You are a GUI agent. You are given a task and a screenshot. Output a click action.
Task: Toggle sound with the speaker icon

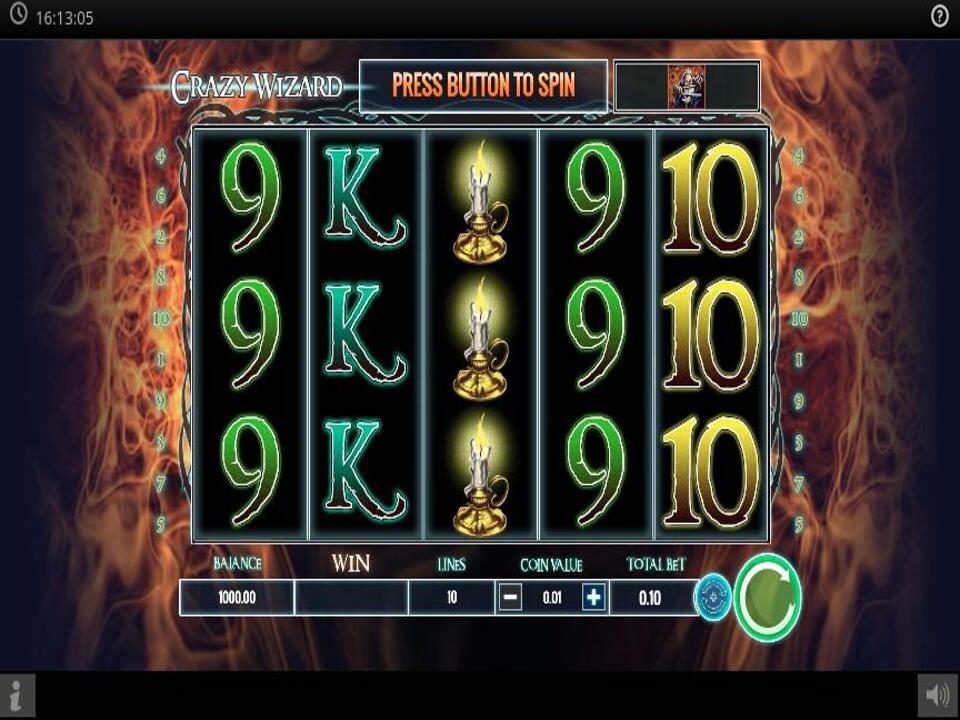pyautogui.click(x=938, y=696)
